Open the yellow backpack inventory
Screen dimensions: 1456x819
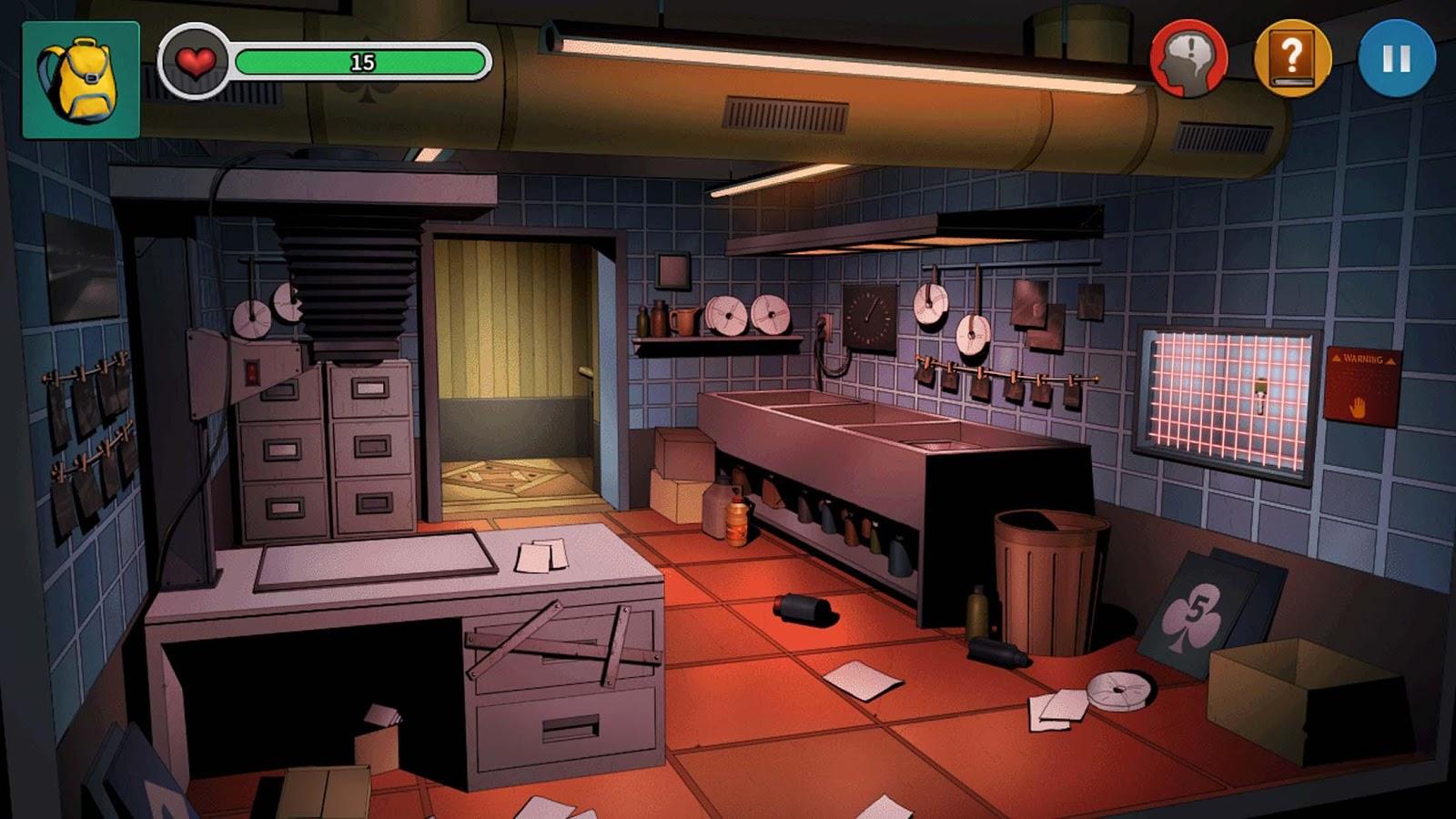(80, 80)
